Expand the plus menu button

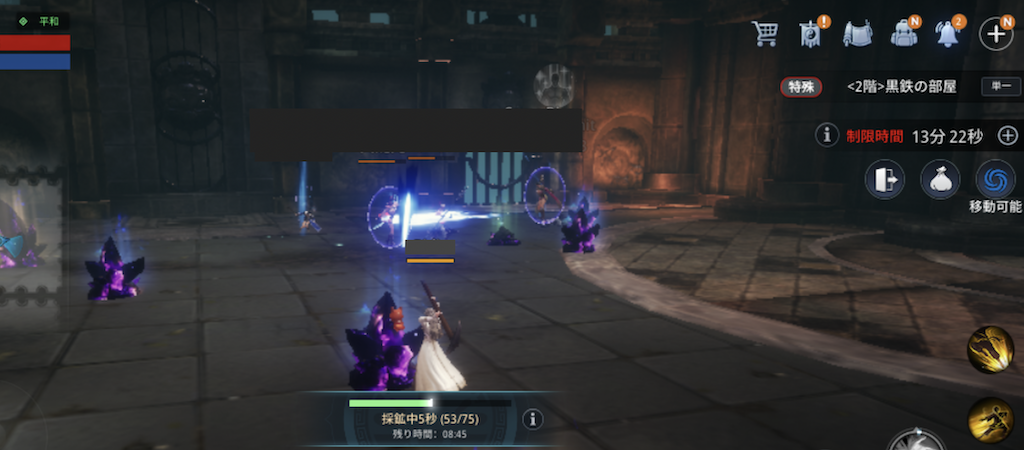point(996,34)
